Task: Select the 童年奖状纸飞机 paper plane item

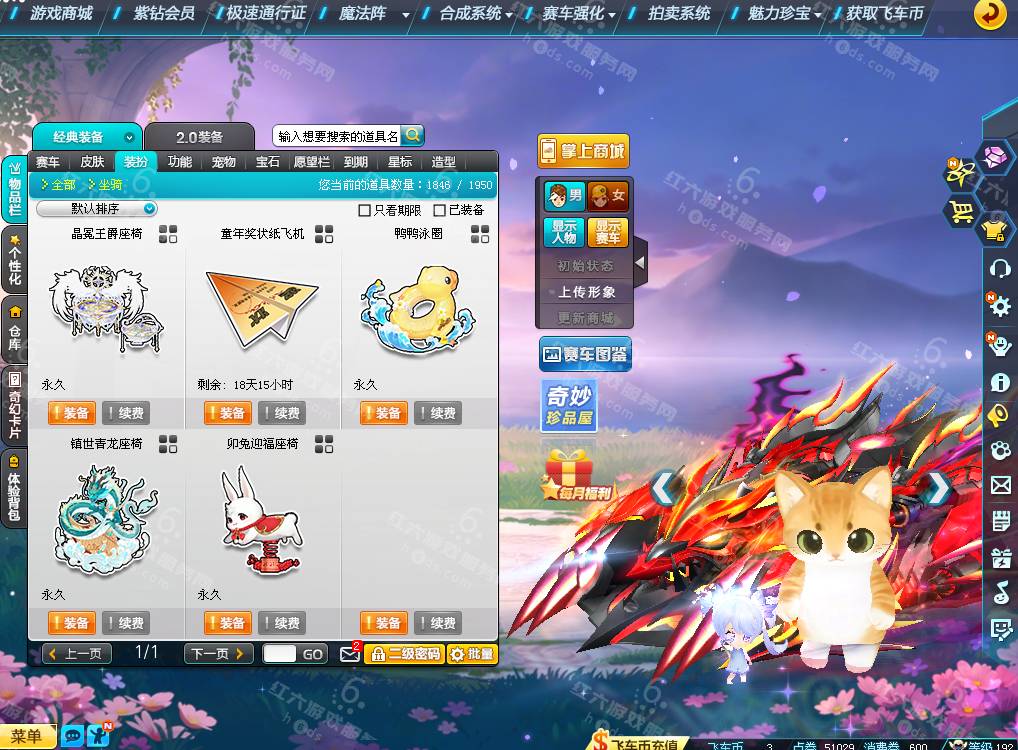Action: pyautogui.click(x=262, y=301)
